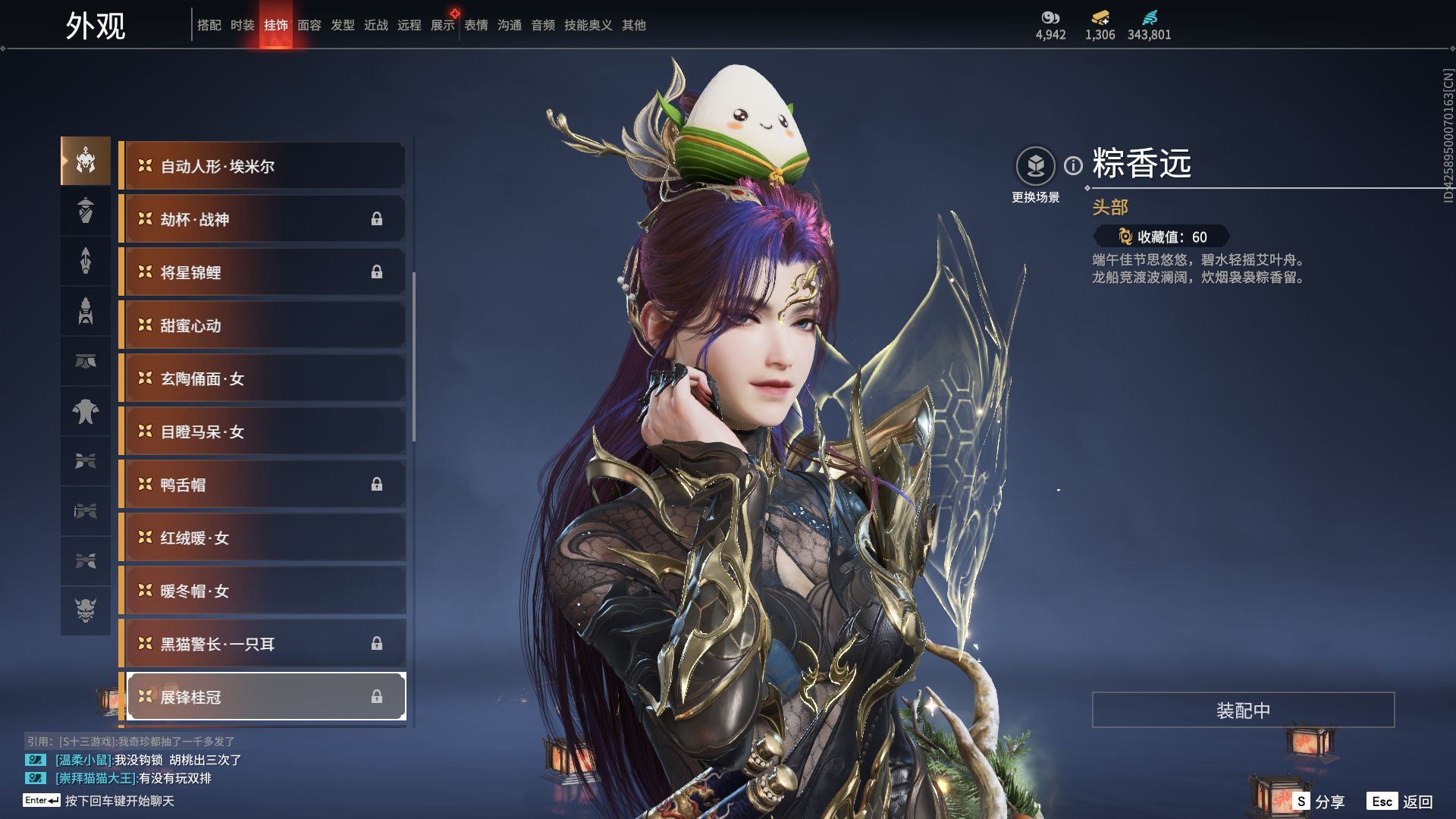
Task: Switch to the 时装 tab
Action: coord(242,25)
